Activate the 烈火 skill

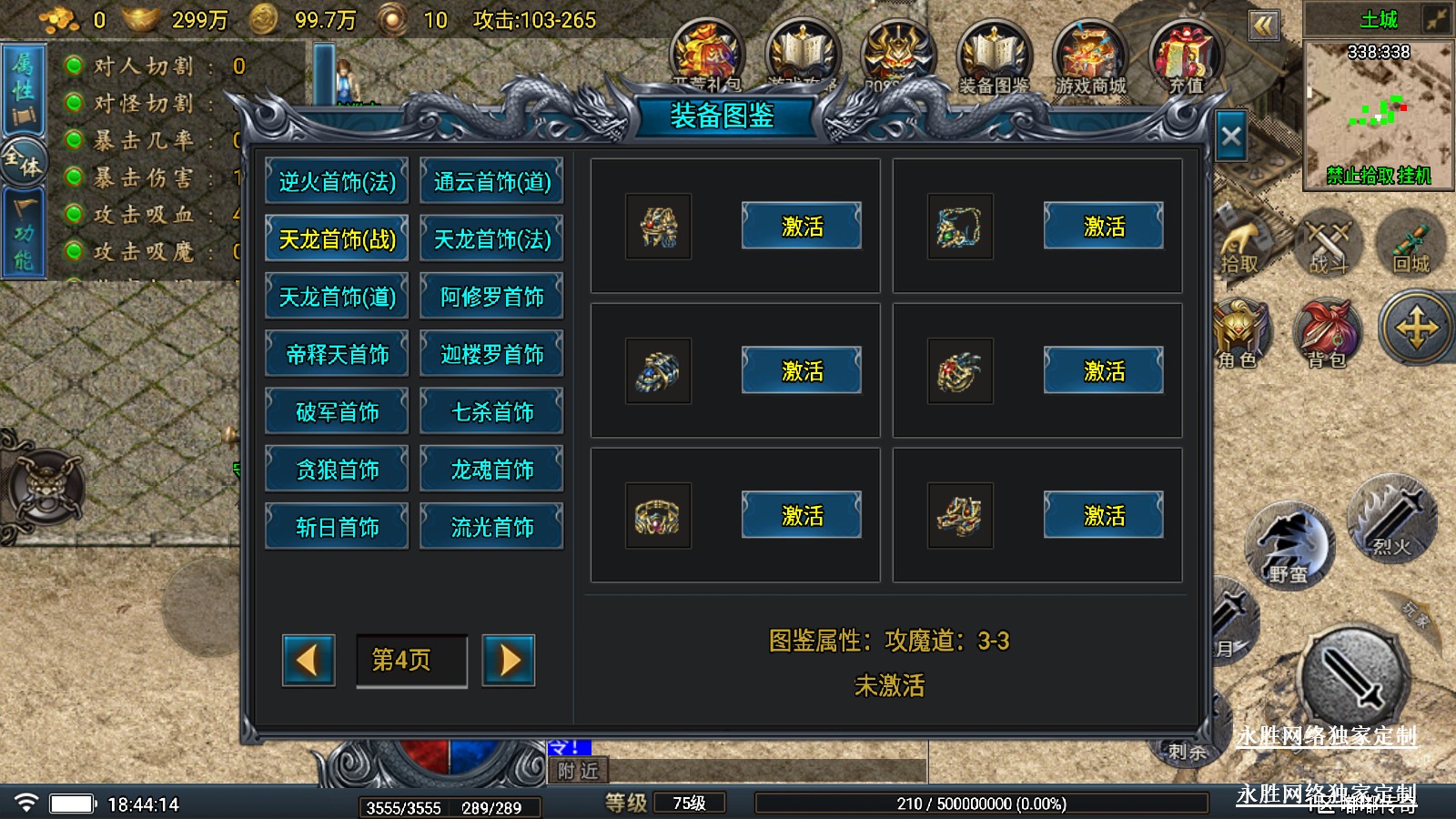click(x=1390, y=521)
